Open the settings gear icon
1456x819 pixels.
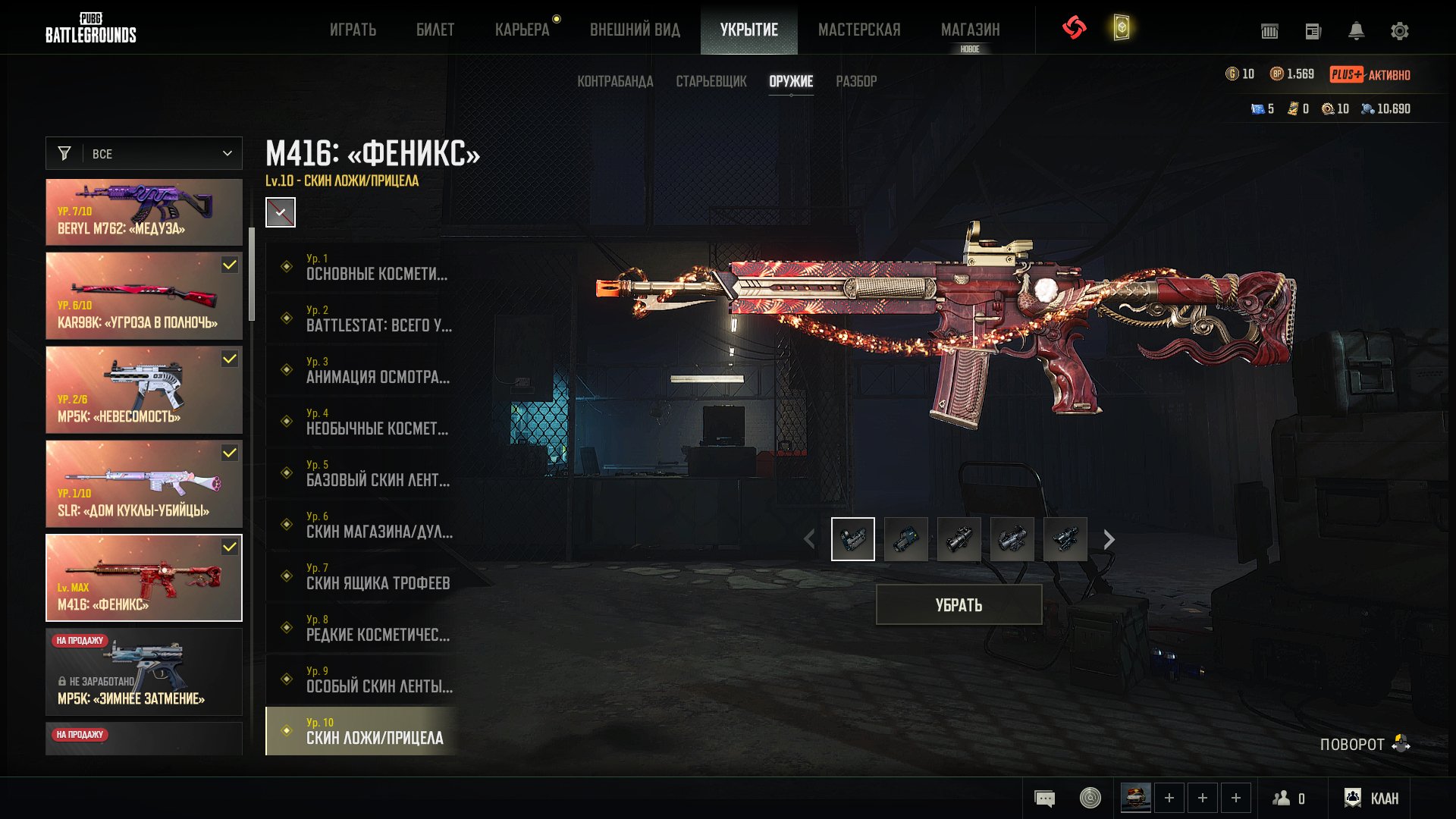(1399, 31)
